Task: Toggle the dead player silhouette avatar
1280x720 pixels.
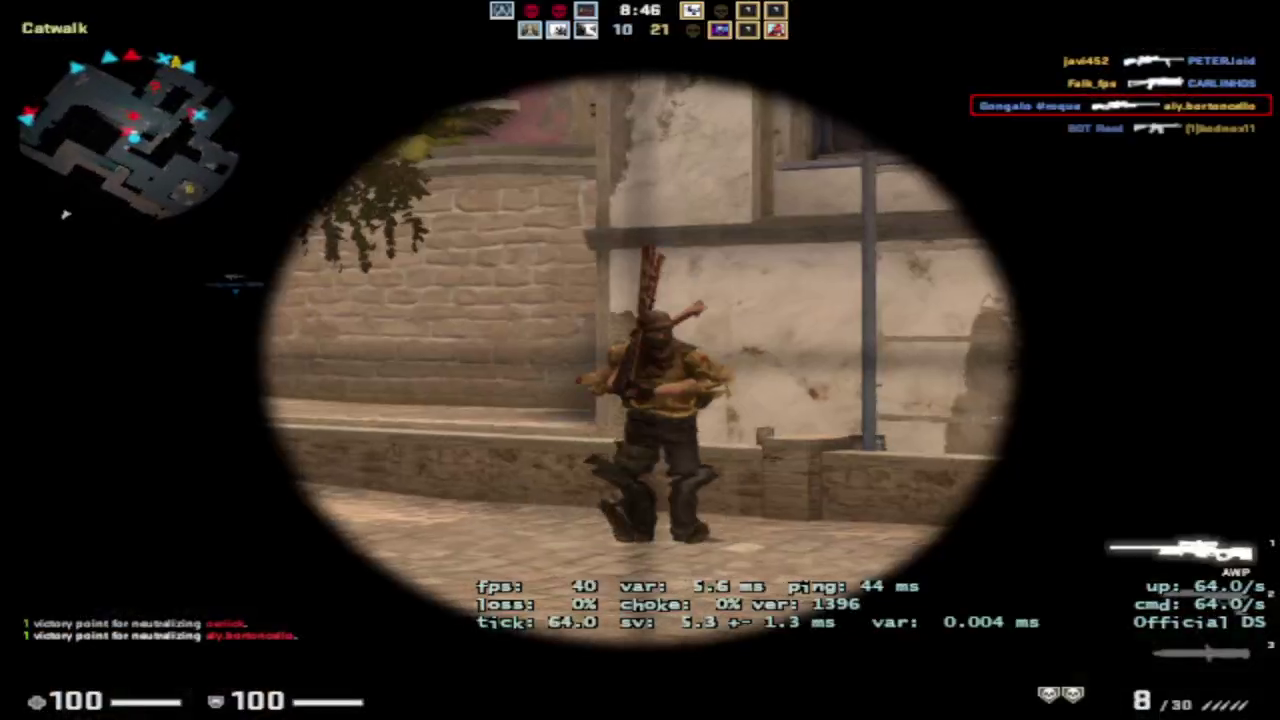Action: 720,11
